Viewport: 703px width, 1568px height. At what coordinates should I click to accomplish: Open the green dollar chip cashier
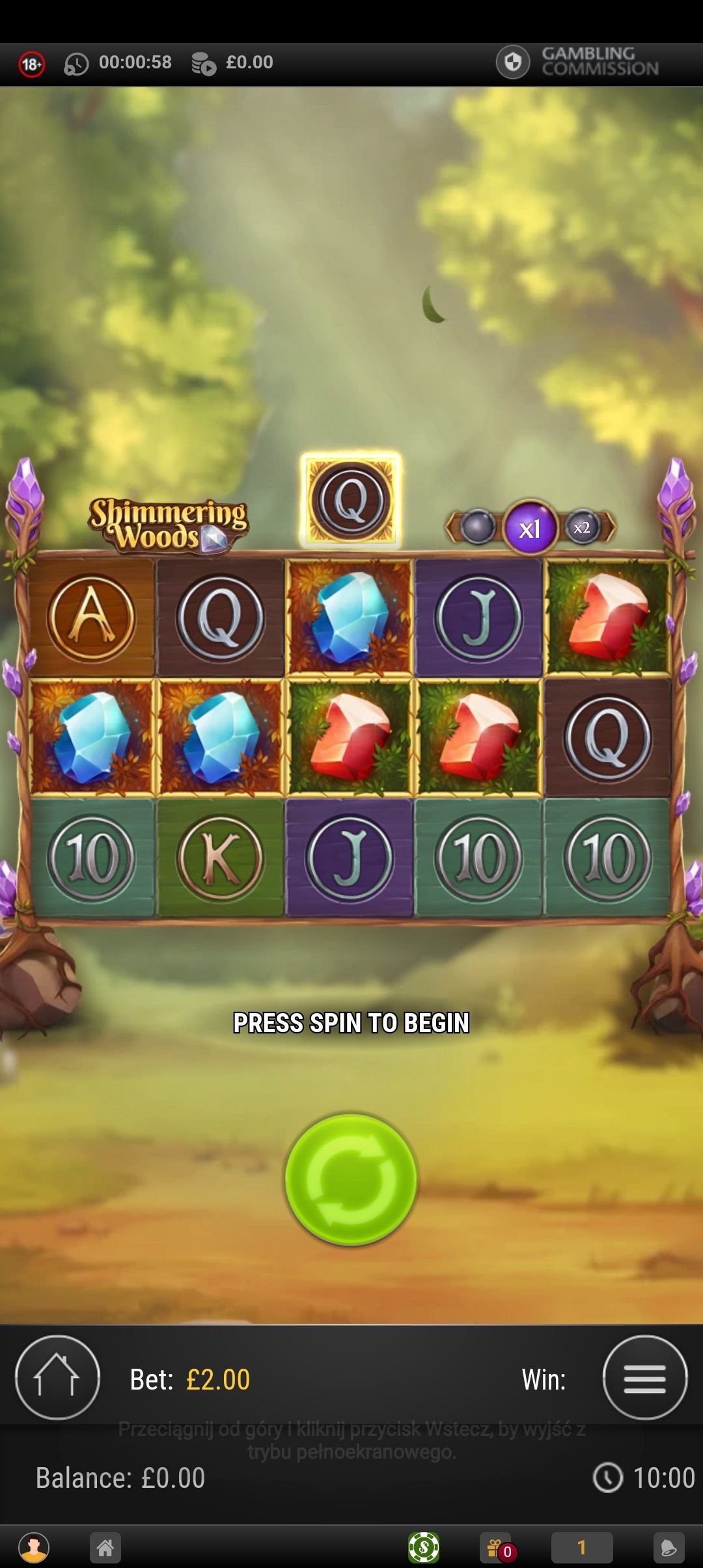423,1547
